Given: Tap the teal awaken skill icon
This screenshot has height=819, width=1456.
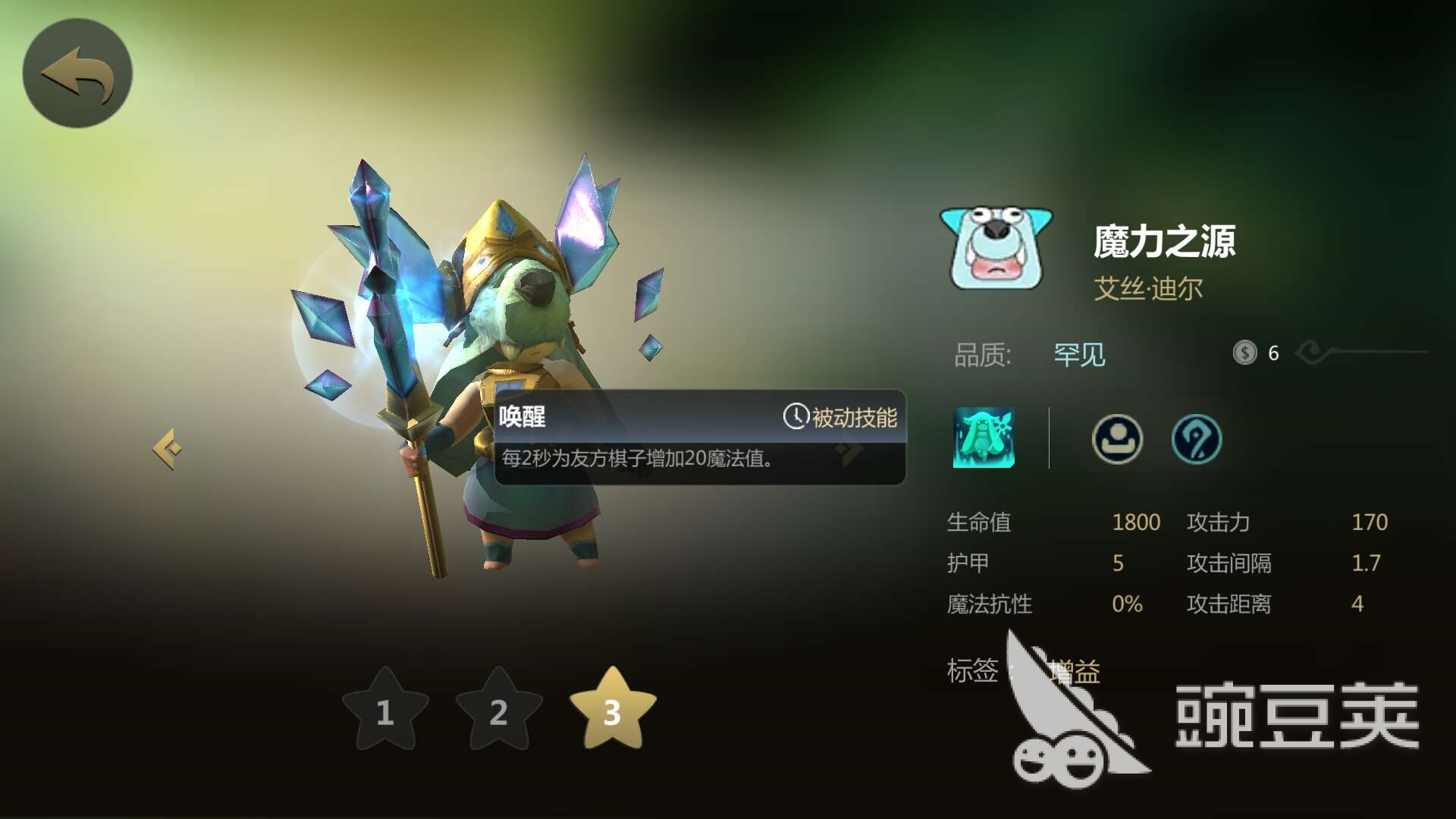Looking at the screenshot, I should point(984,438).
